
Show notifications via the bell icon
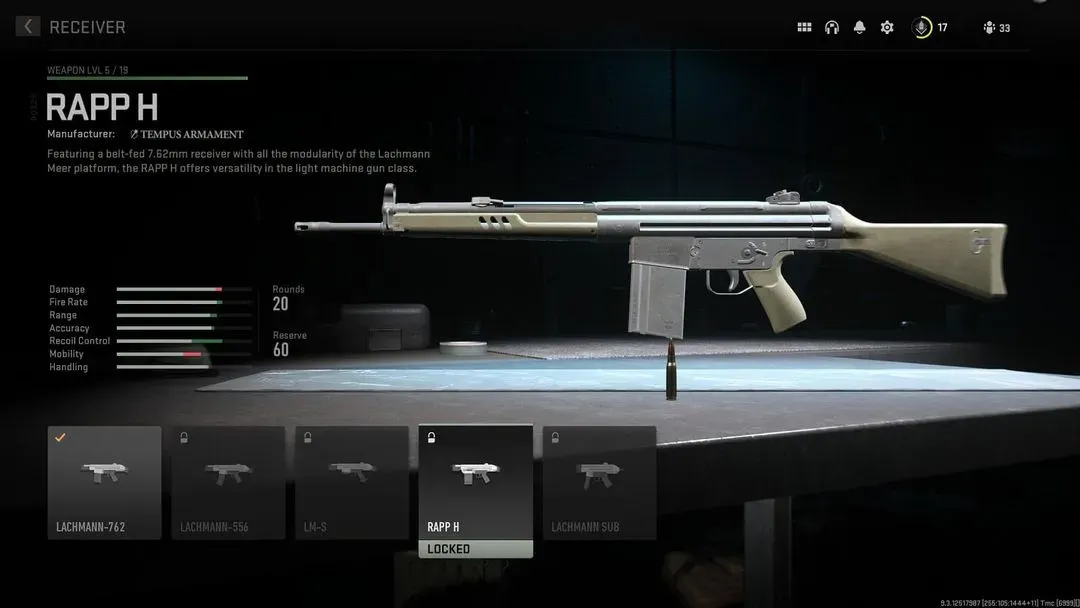[859, 28]
